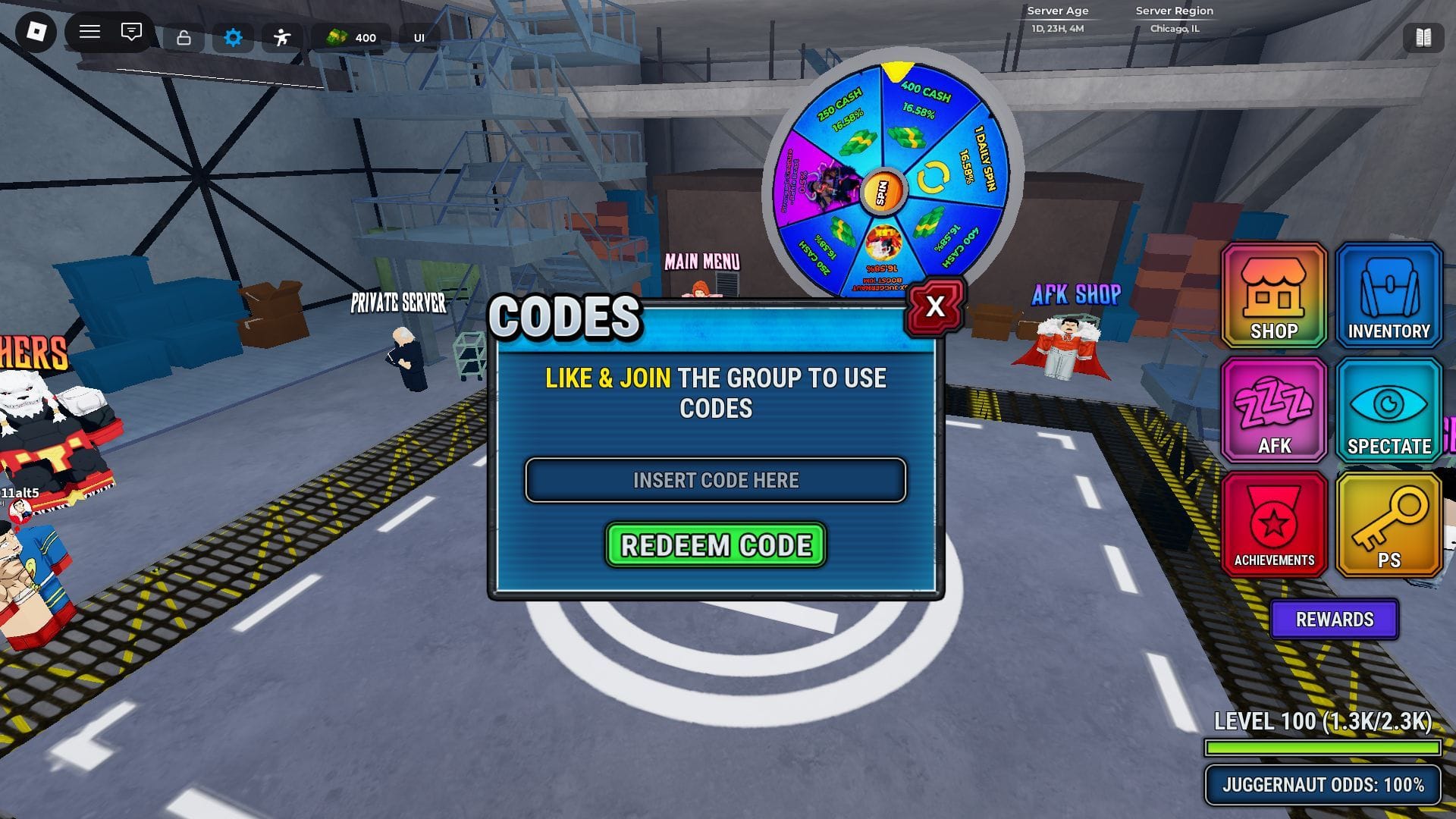The image size is (1456, 819).
Task: Click the Roblox logo in the top-left
Action: [37, 32]
